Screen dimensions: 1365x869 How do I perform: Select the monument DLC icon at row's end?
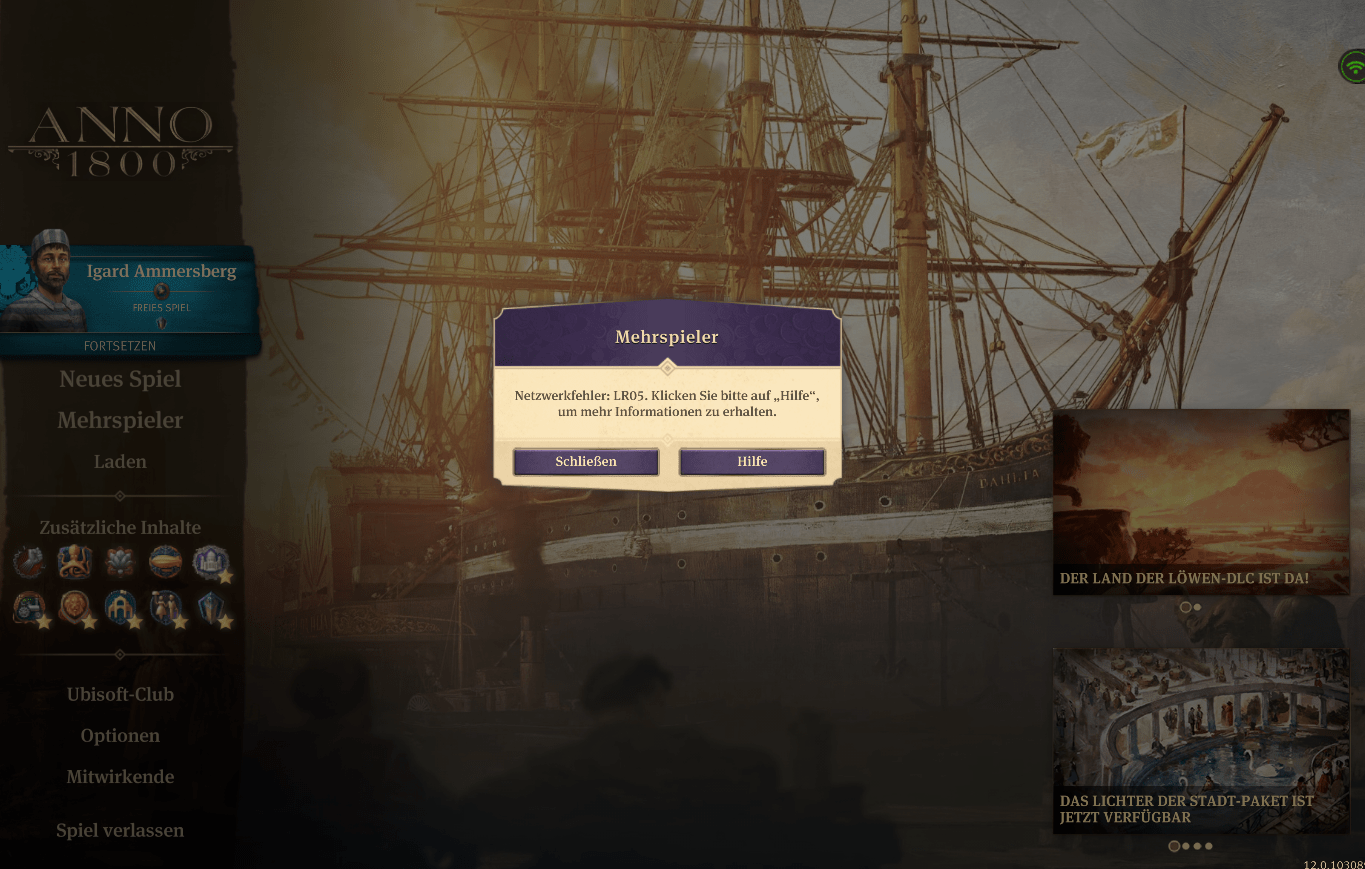click(211, 606)
